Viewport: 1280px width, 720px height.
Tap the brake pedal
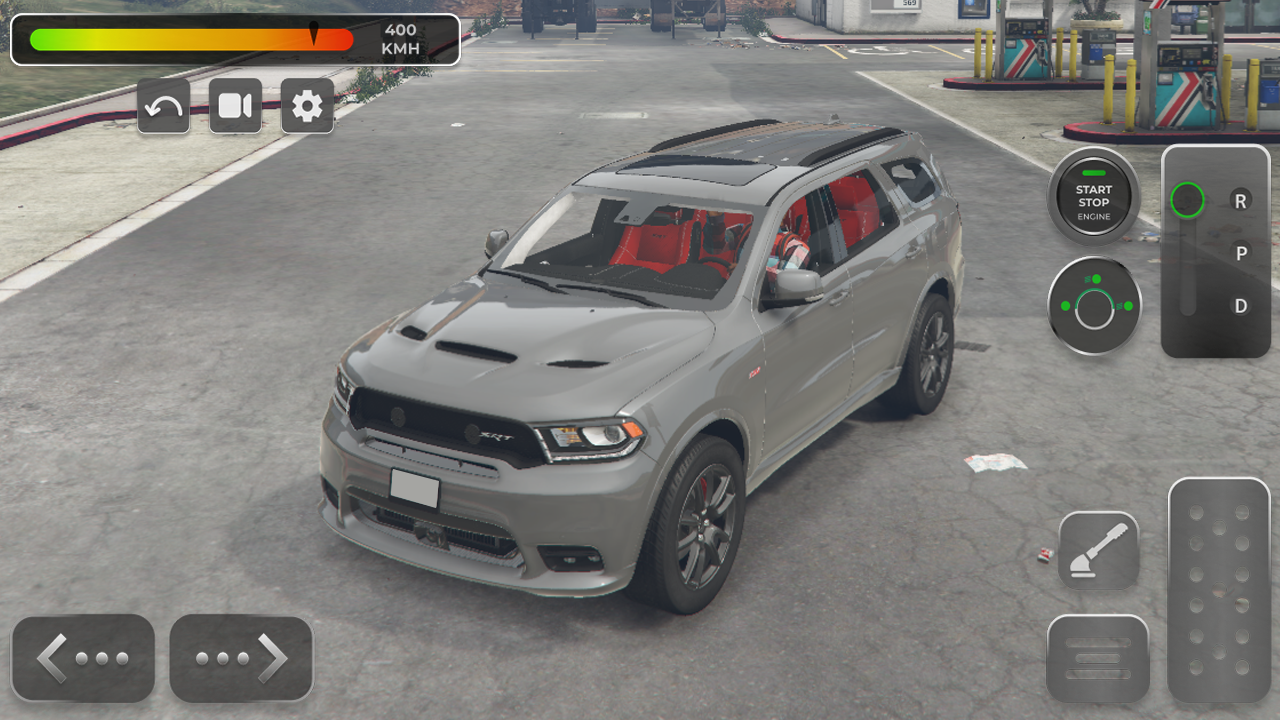click(1097, 658)
